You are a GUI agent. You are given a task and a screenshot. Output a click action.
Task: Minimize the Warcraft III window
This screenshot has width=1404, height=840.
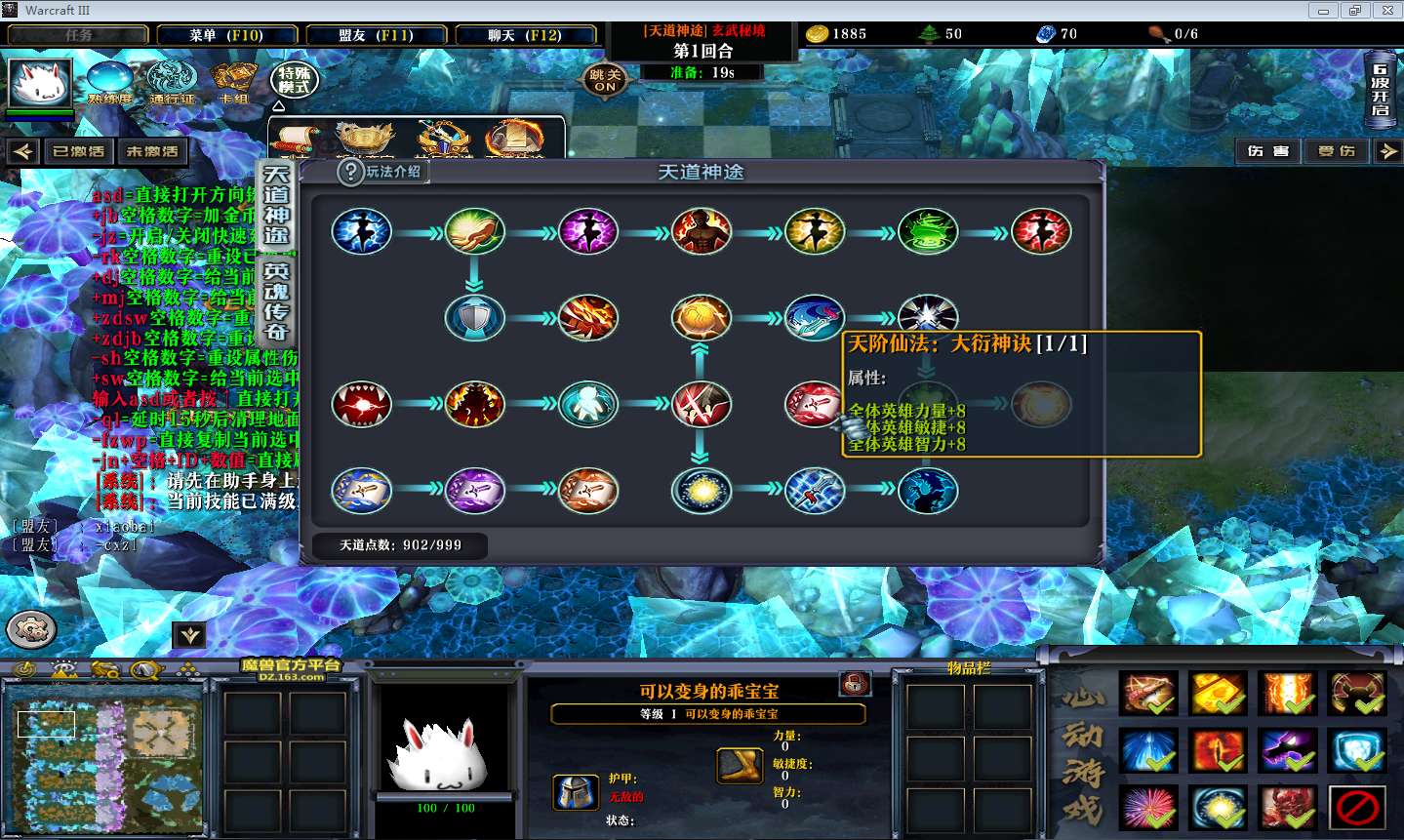point(1323,11)
